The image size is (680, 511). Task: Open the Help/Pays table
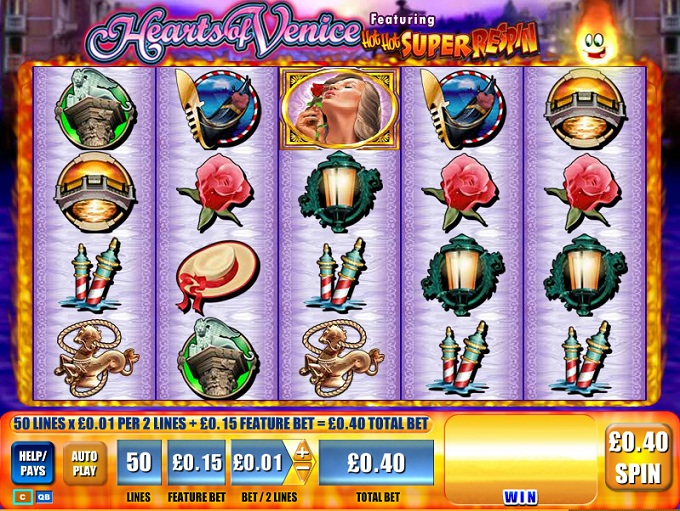(32, 462)
